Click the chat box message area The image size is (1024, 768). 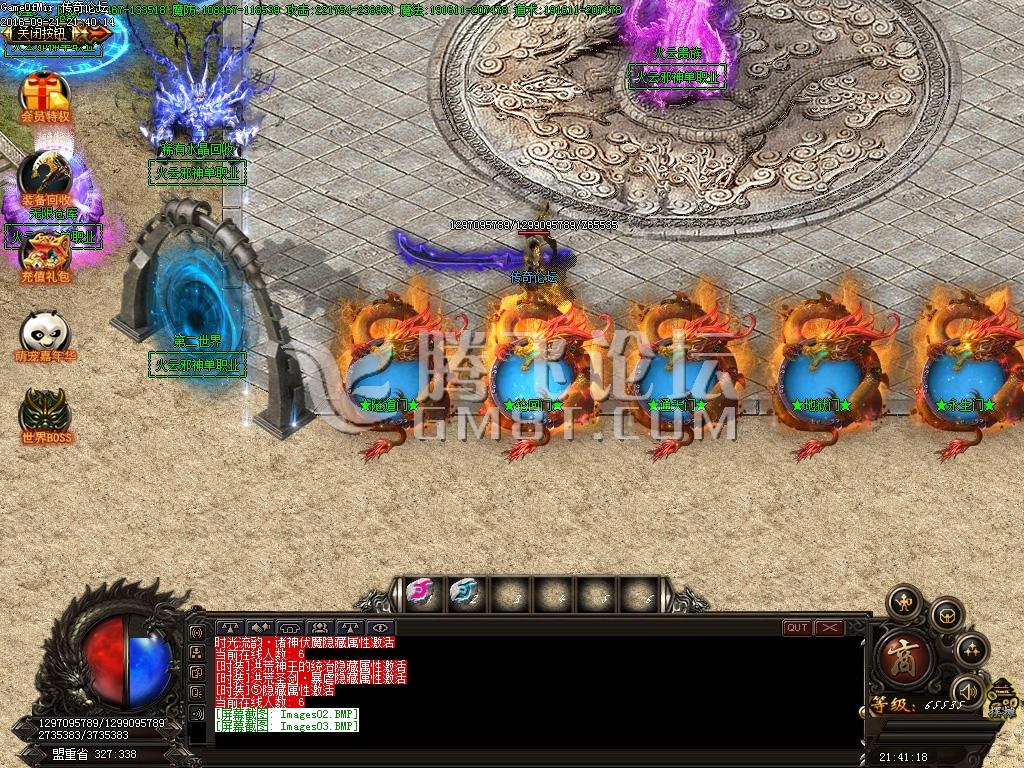(520, 690)
